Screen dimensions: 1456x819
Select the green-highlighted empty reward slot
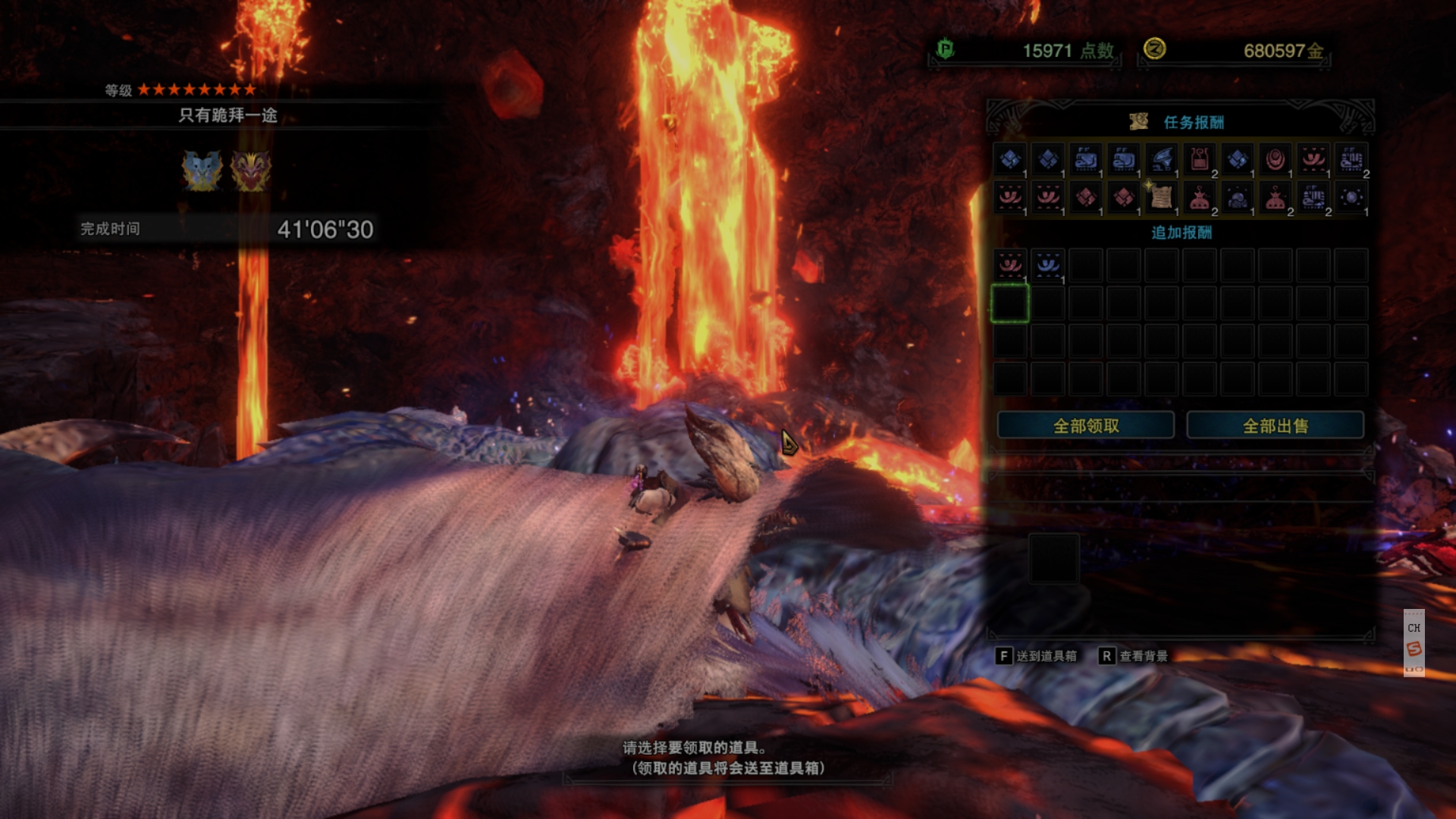pos(1010,303)
